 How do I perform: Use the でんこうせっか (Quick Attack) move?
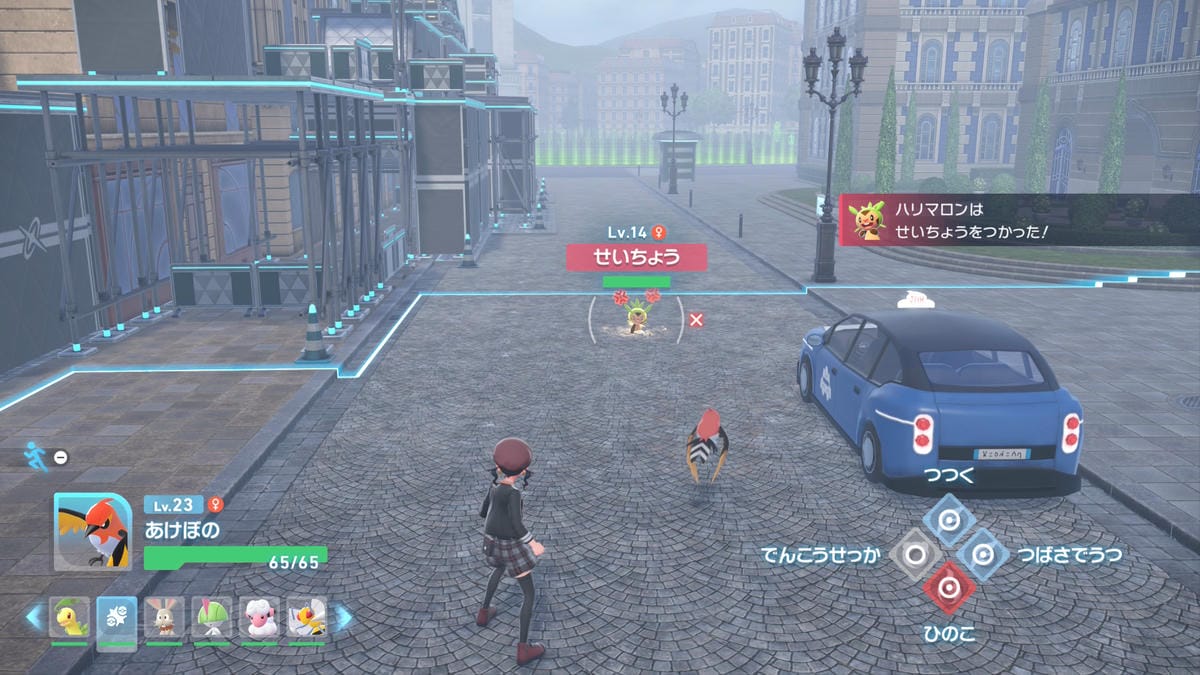[x=913, y=554]
